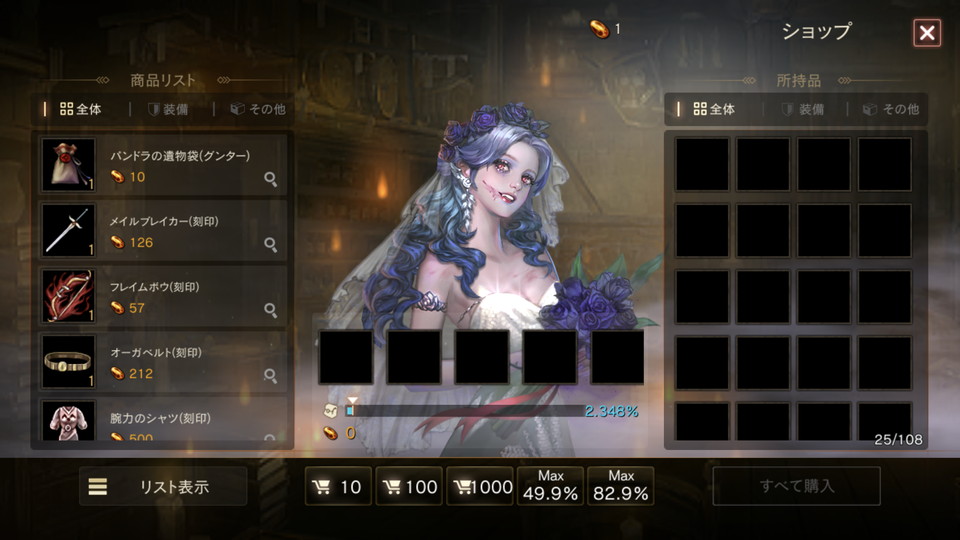Inspect パンドラの遺物袋 with its magnifier icon
Image resolution: width=960 pixels, height=540 pixels.
click(x=270, y=179)
